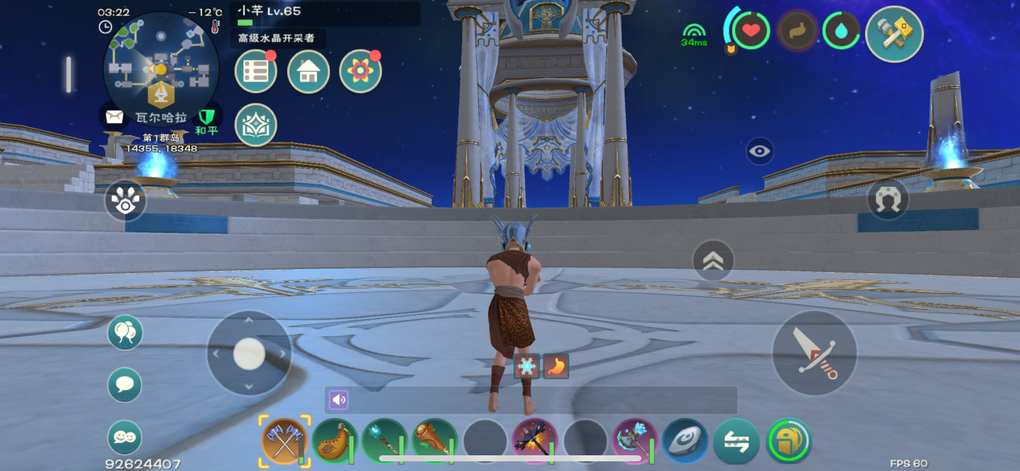Open the flower event icon
1020x471 pixels.
click(x=360, y=72)
